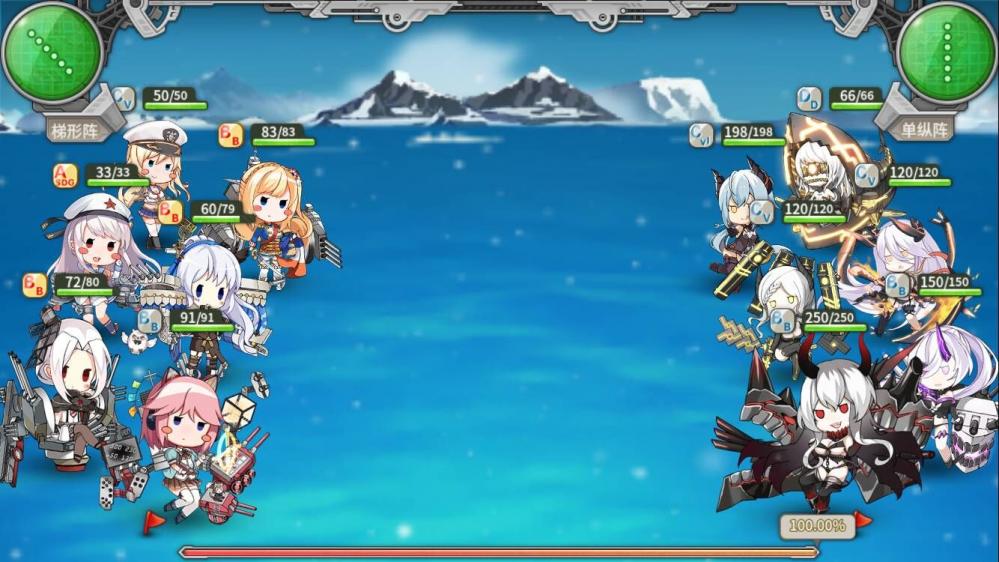Screen dimensions: 999x562
Task: Select the ship class badge beside 50/50
Action: (124, 99)
